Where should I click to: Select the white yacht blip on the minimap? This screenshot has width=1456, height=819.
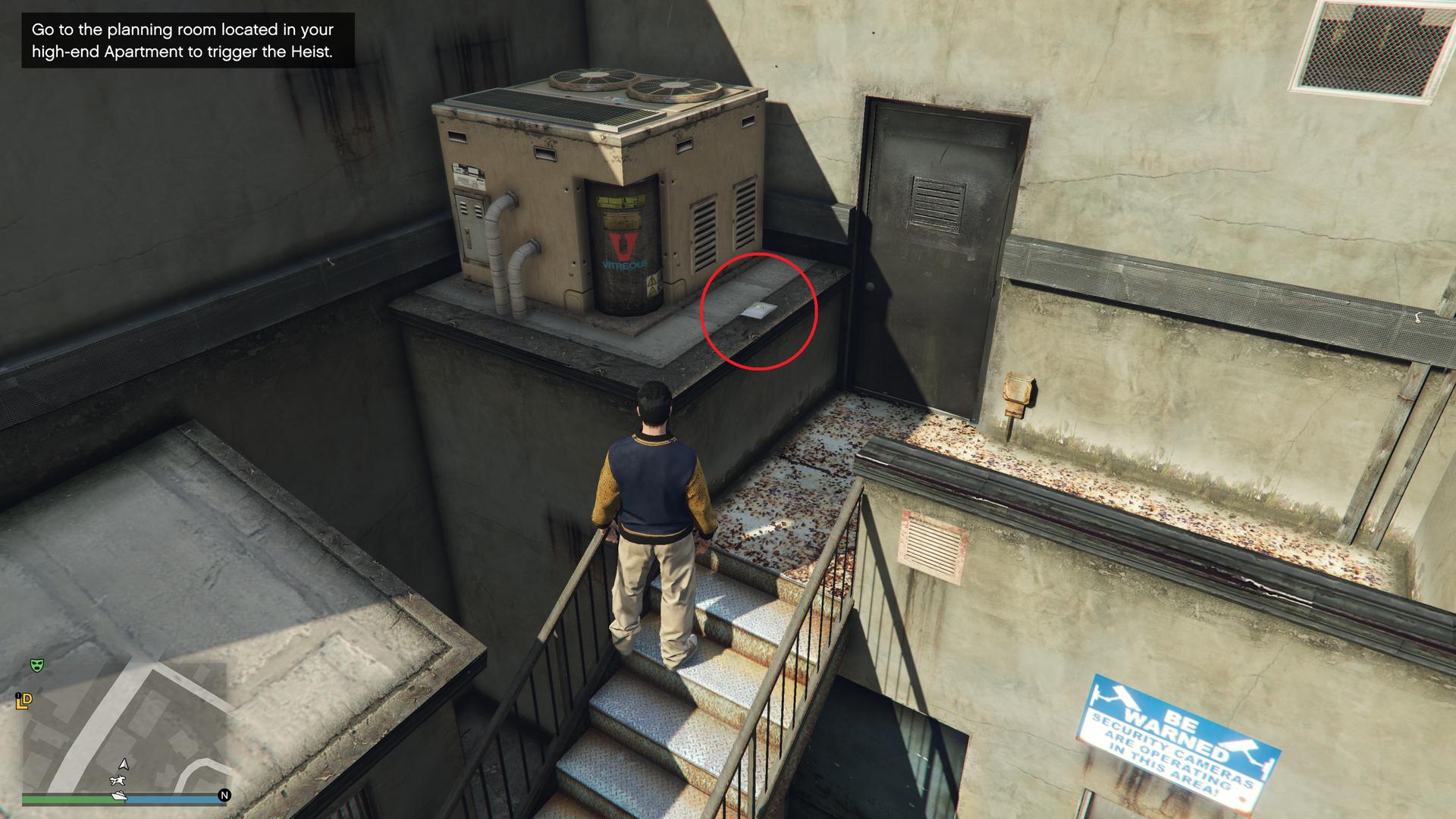119,795
